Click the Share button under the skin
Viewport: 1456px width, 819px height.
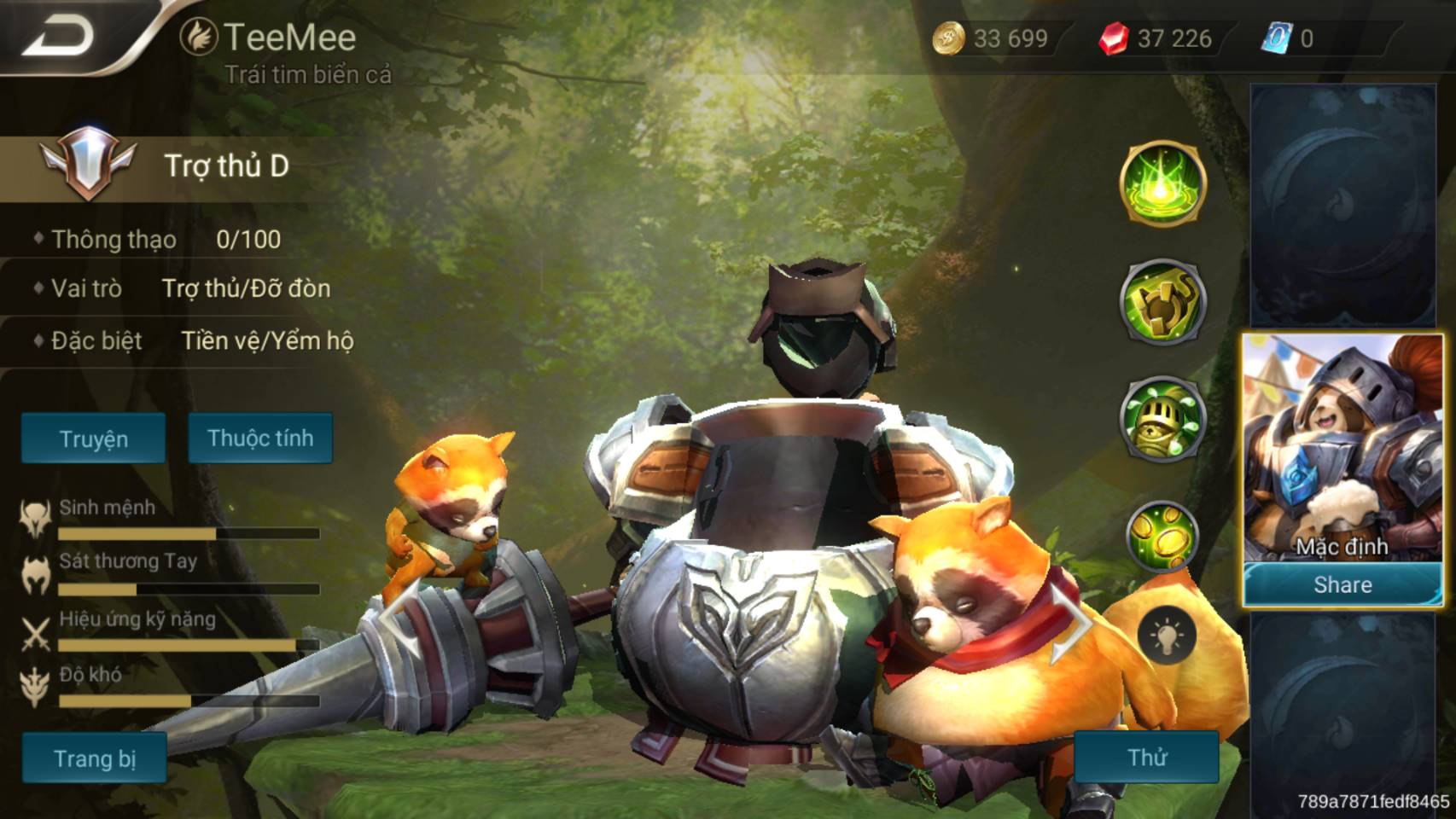tap(1342, 584)
